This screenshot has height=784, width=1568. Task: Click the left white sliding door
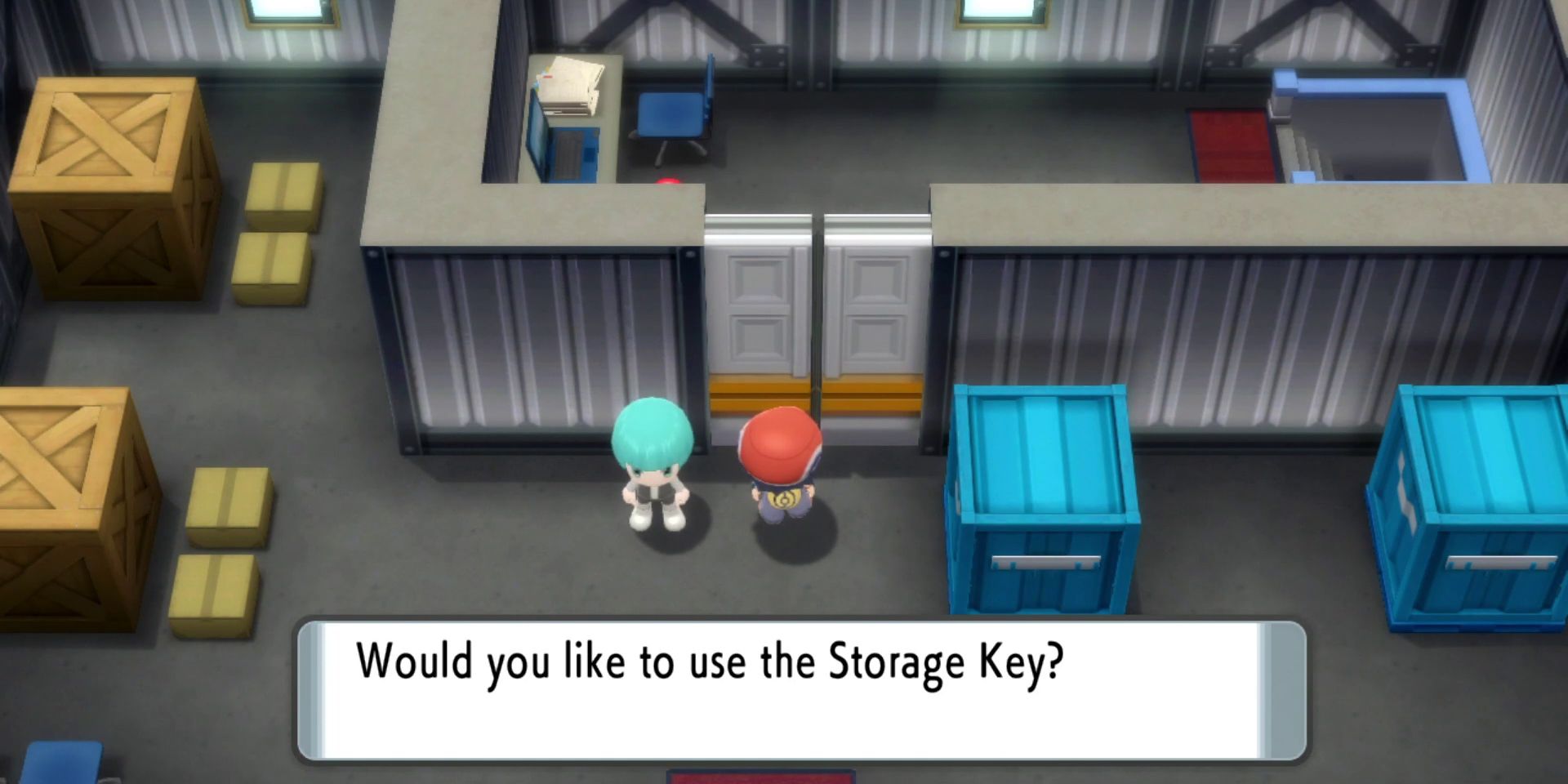coord(755,310)
